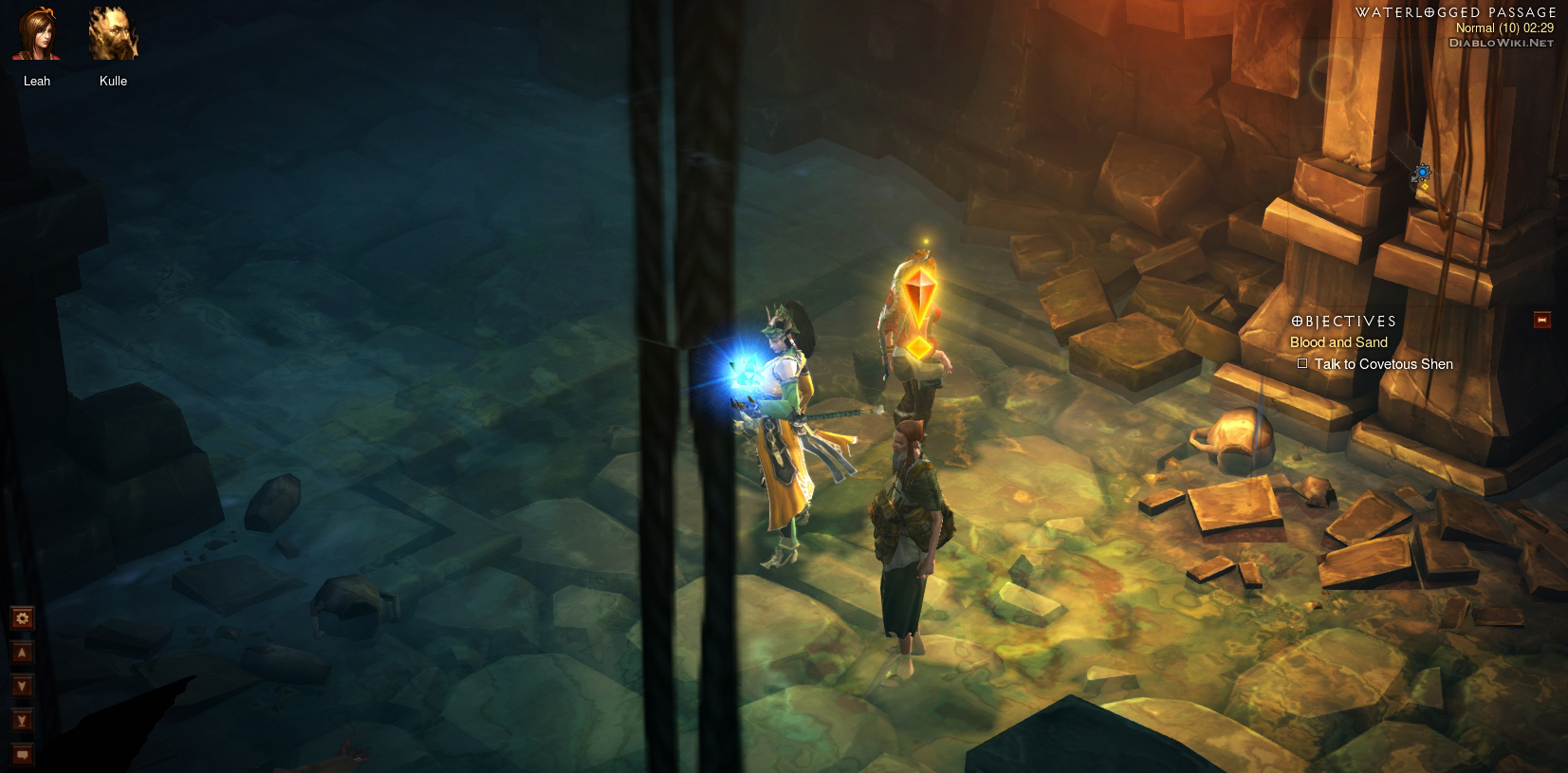Select Leah's party portrait
This screenshot has height=773, width=1568.
click(37, 36)
